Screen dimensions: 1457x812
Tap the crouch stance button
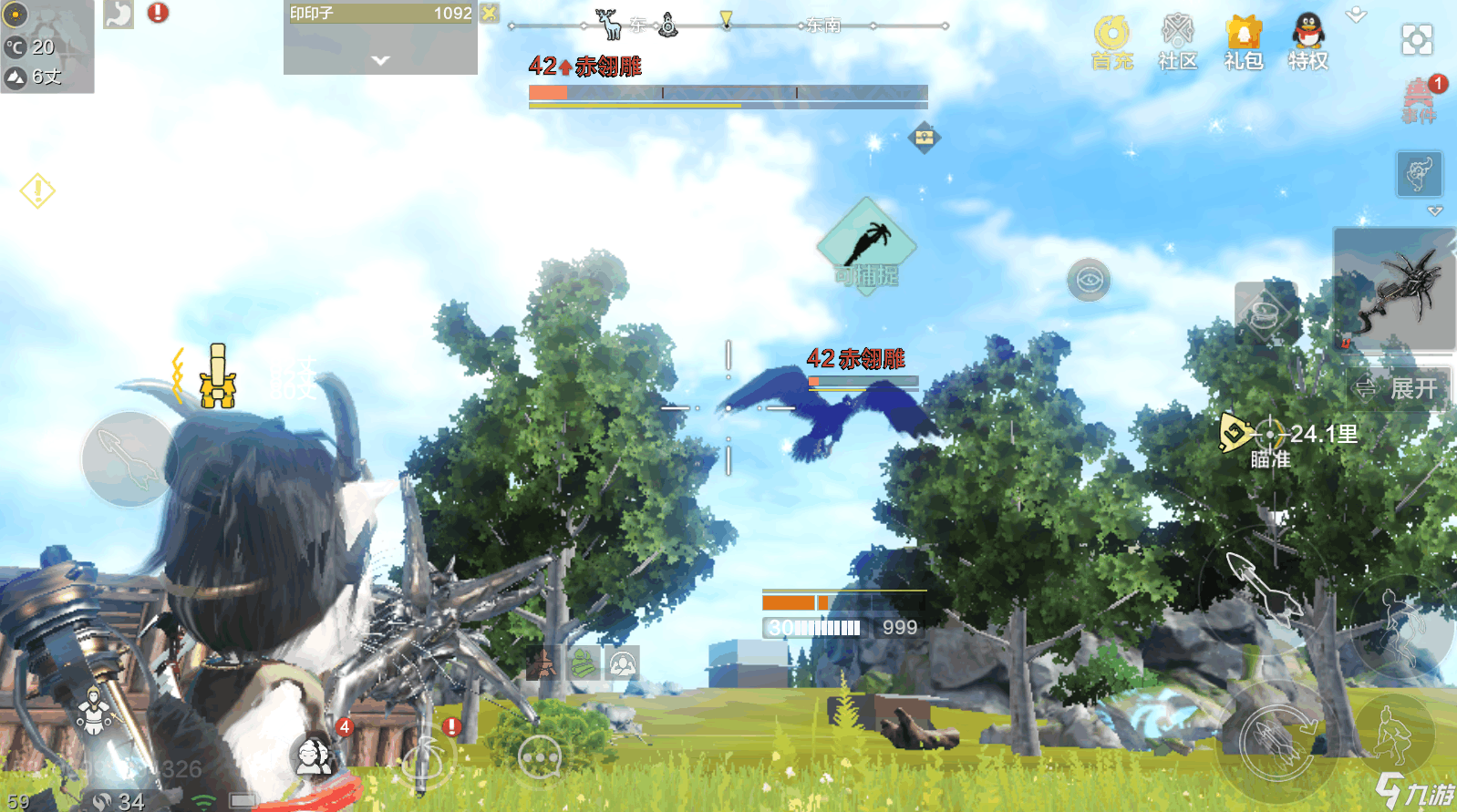(1393, 730)
